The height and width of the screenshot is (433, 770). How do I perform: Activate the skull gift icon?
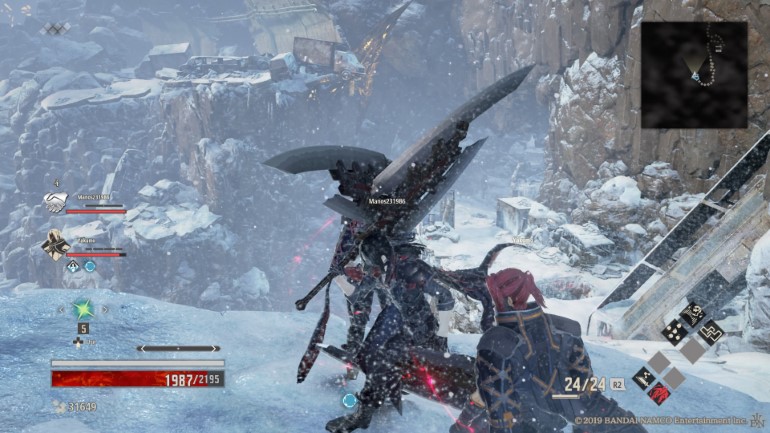(x=692, y=312)
